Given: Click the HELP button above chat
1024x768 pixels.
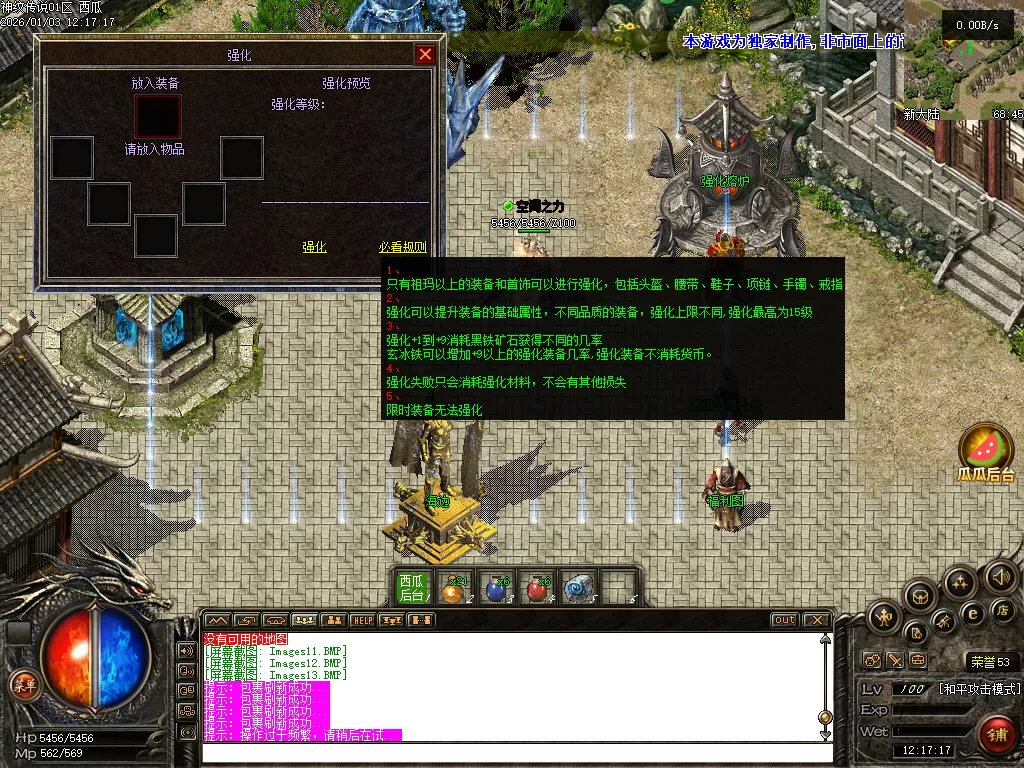Looking at the screenshot, I should pyautogui.click(x=362, y=620).
